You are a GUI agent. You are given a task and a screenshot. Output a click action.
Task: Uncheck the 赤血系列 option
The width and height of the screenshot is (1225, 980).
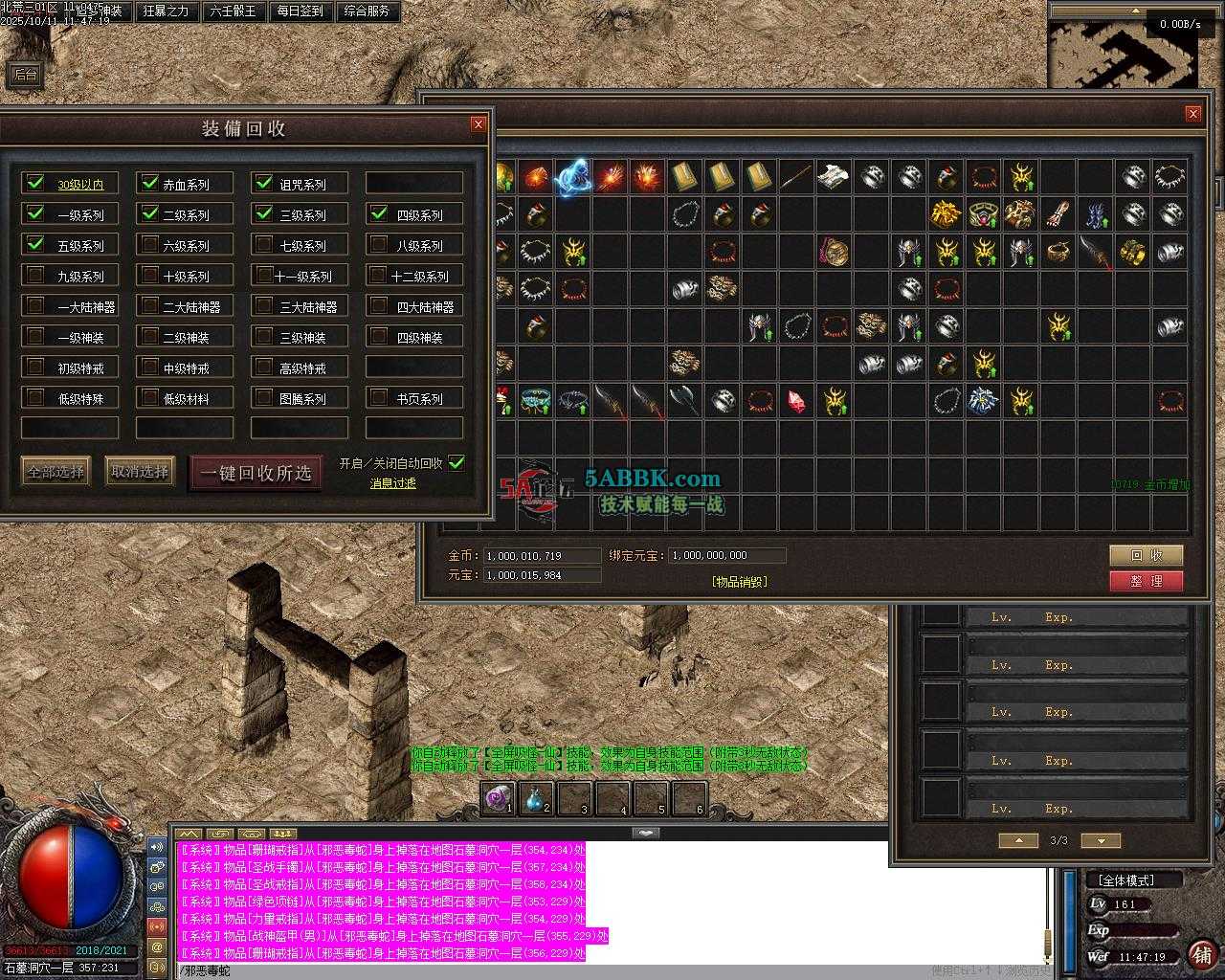pos(150,183)
